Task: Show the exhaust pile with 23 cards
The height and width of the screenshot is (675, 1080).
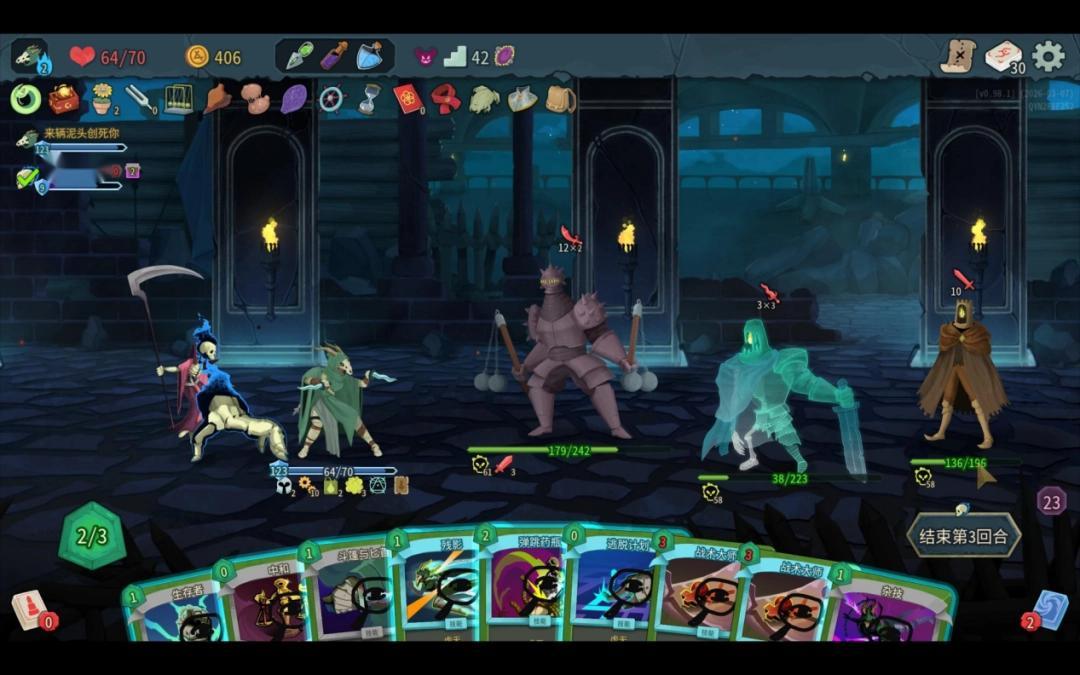Action: tap(1051, 501)
